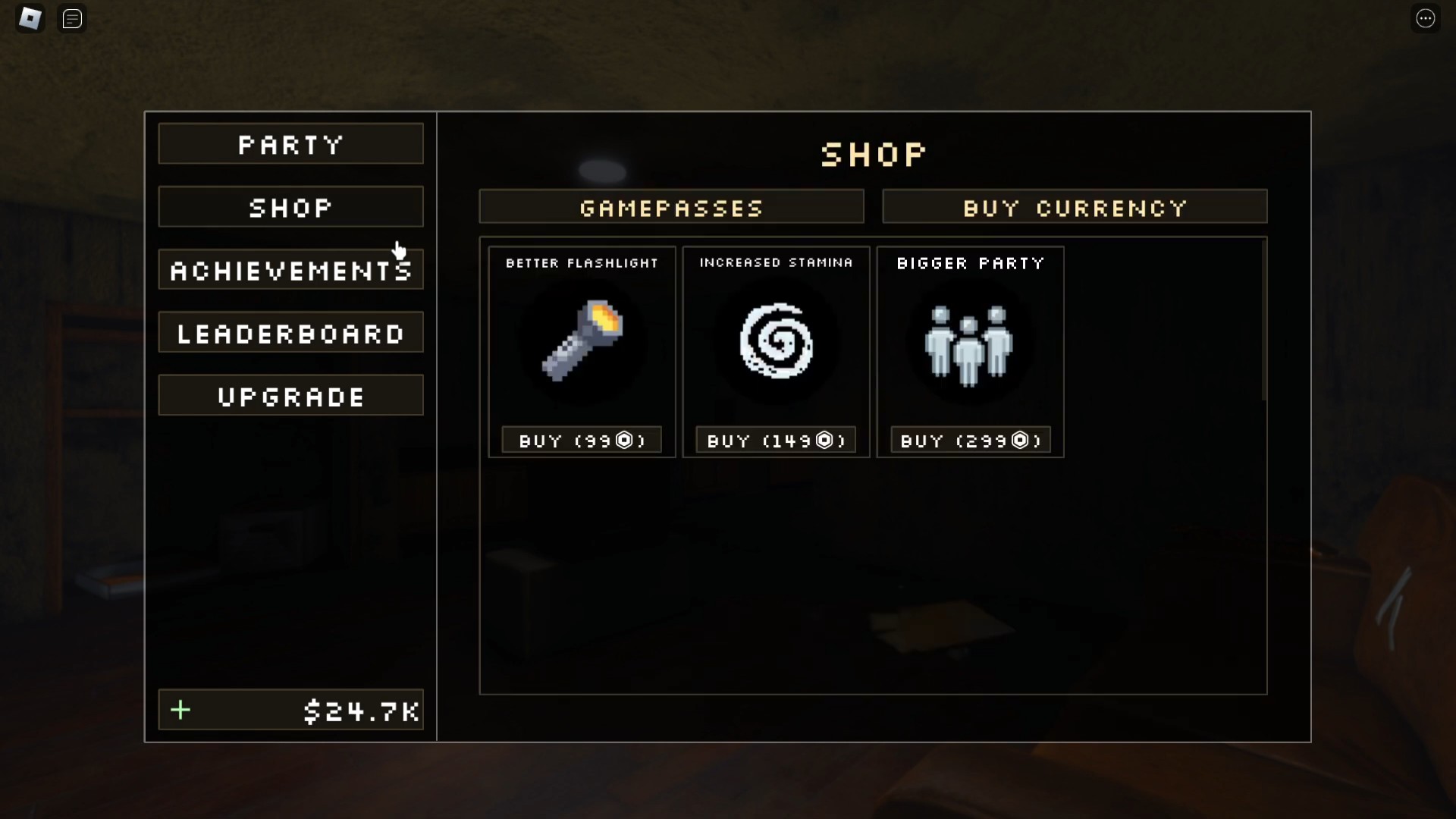Viewport: 1456px width, 819px height.
Task: Open the three-dot options menu
Action: pos(1426,18)
